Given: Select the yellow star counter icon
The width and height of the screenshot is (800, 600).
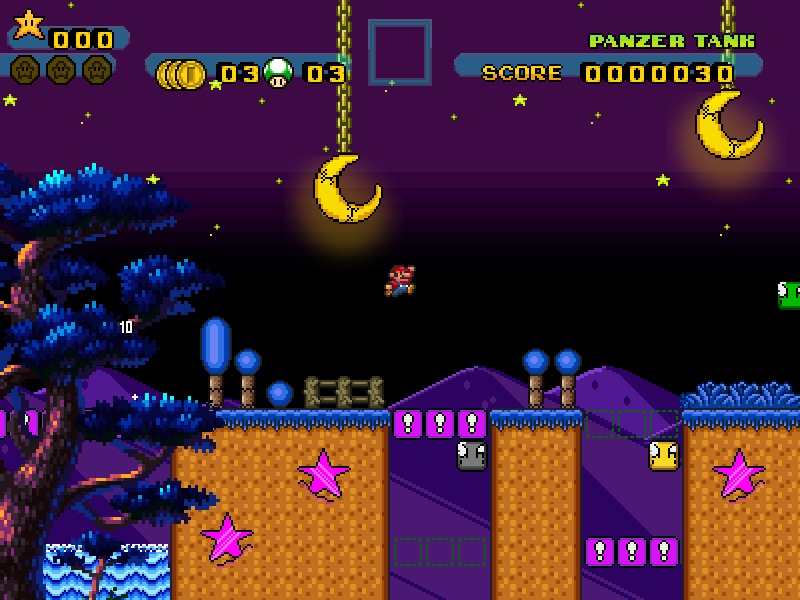Looking at the screenshot, I should tap(28, 24).
